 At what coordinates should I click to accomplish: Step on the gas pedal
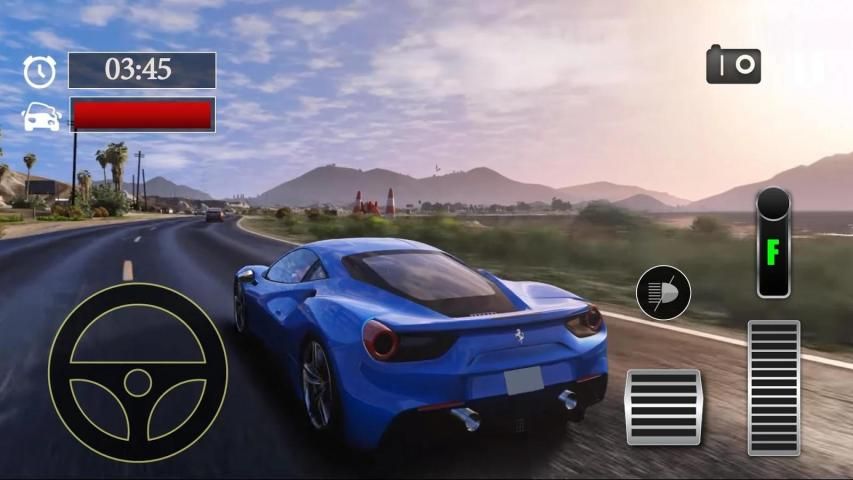tap(773, 388)
